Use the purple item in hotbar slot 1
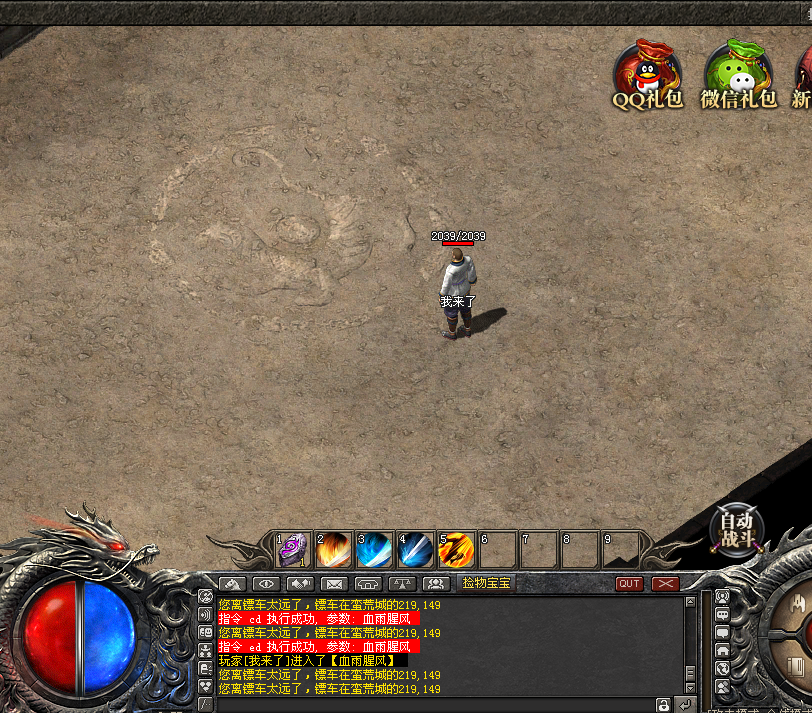 click(x=293, y=549)
